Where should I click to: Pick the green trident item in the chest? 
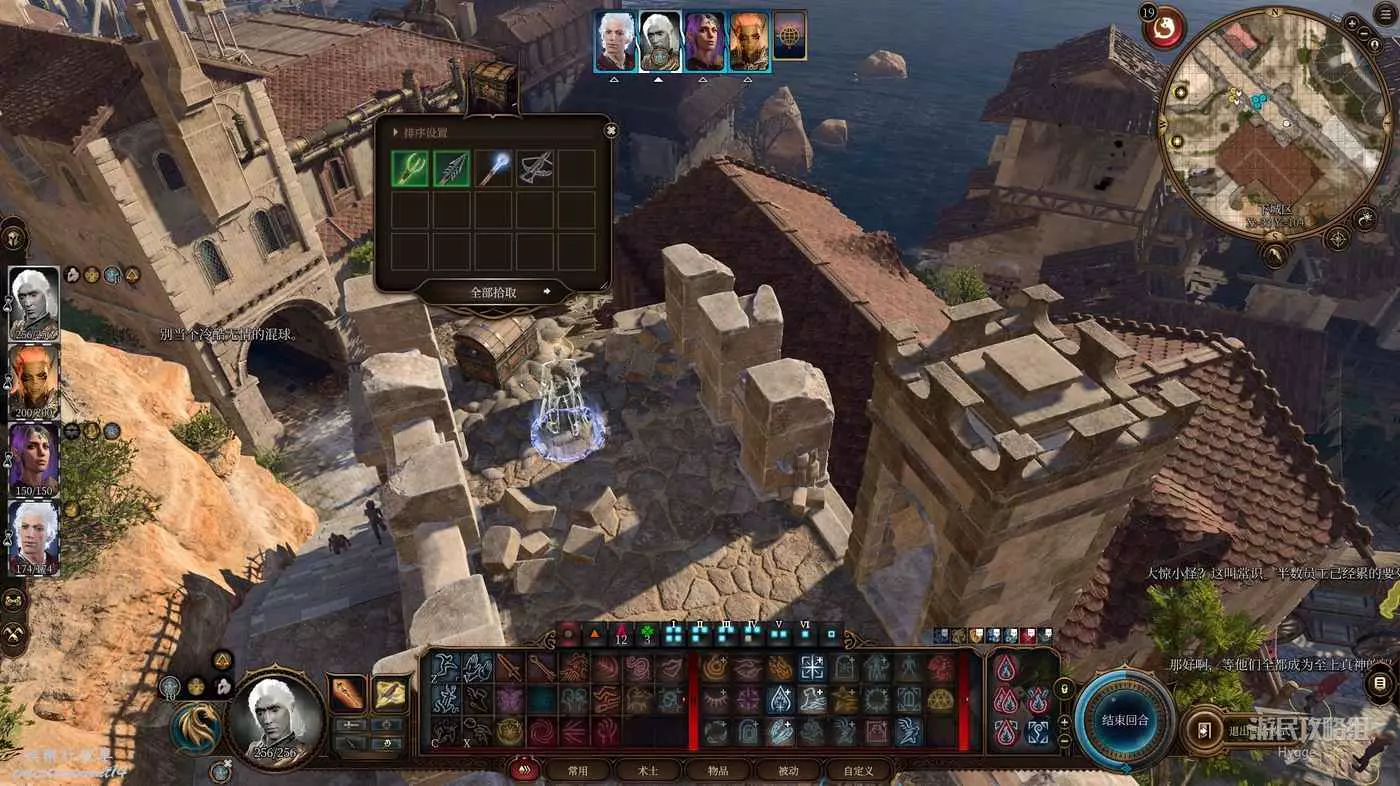coord(410,169)
